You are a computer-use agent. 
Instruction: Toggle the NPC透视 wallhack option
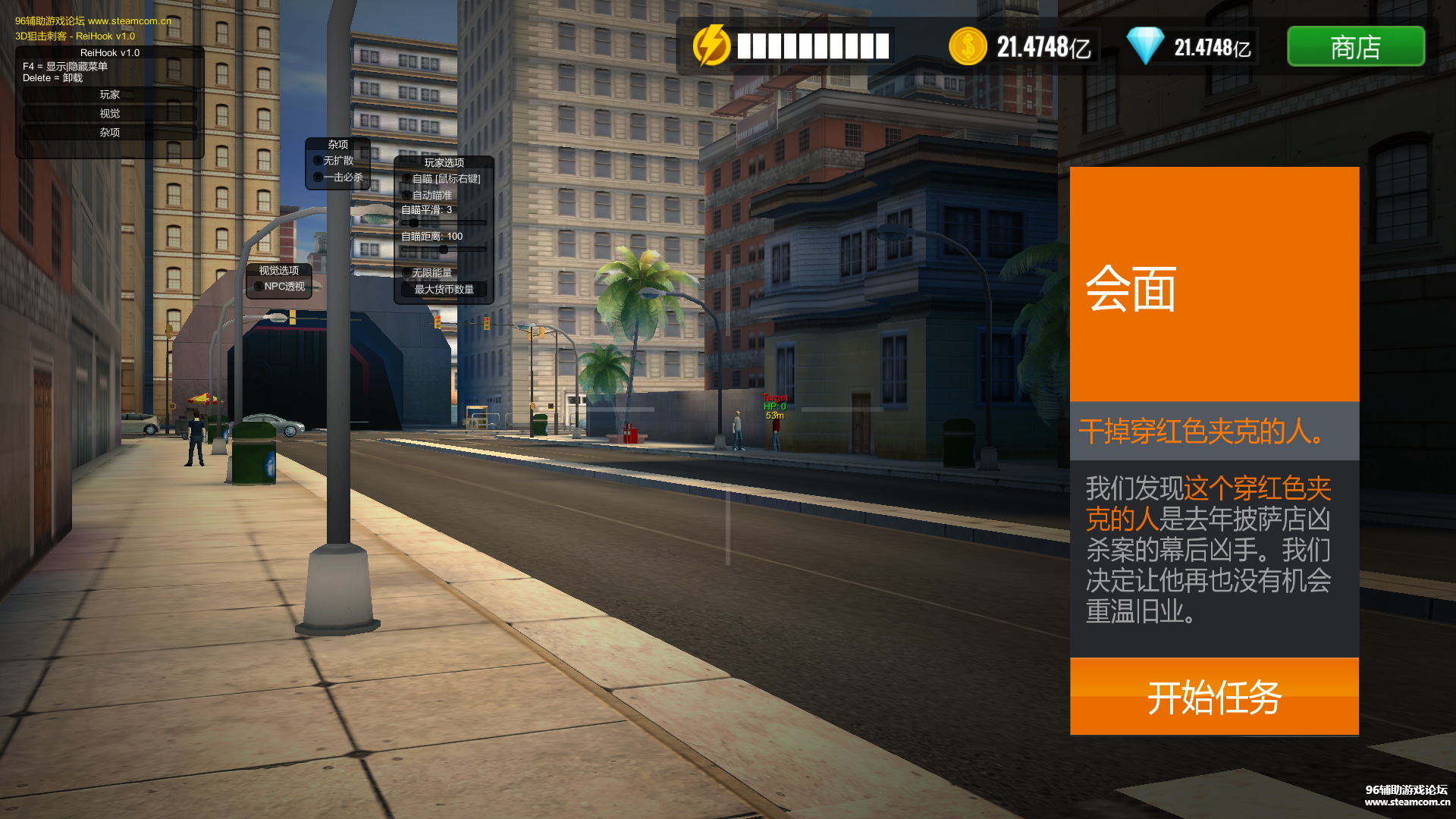pos(259,287)
